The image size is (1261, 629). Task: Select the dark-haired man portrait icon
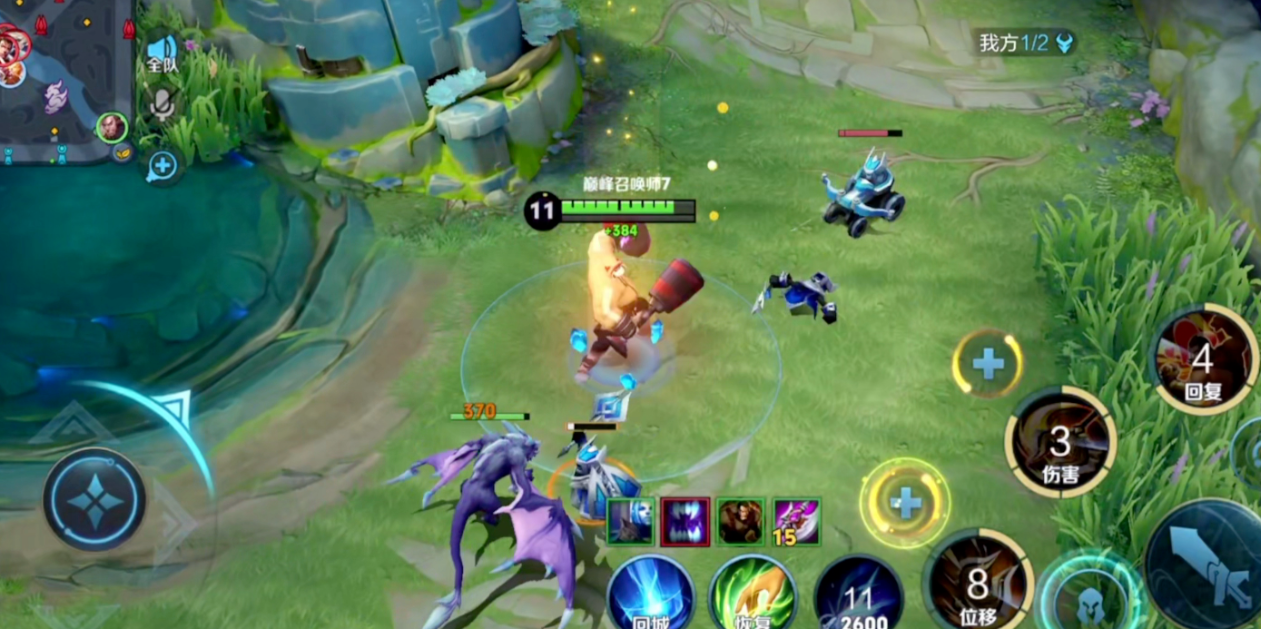(741, 522)
